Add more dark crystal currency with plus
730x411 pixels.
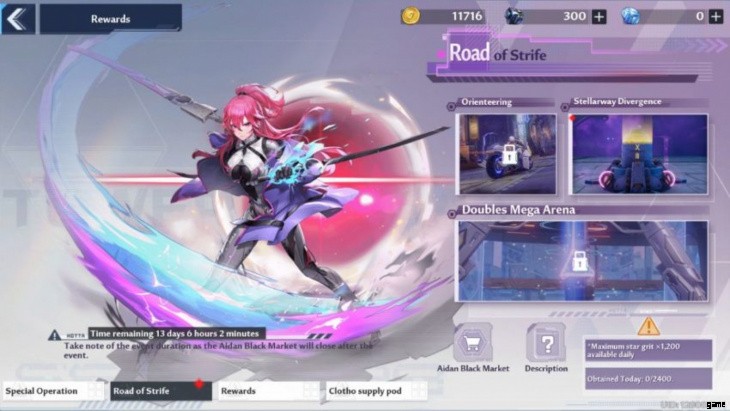pos(599,16)
